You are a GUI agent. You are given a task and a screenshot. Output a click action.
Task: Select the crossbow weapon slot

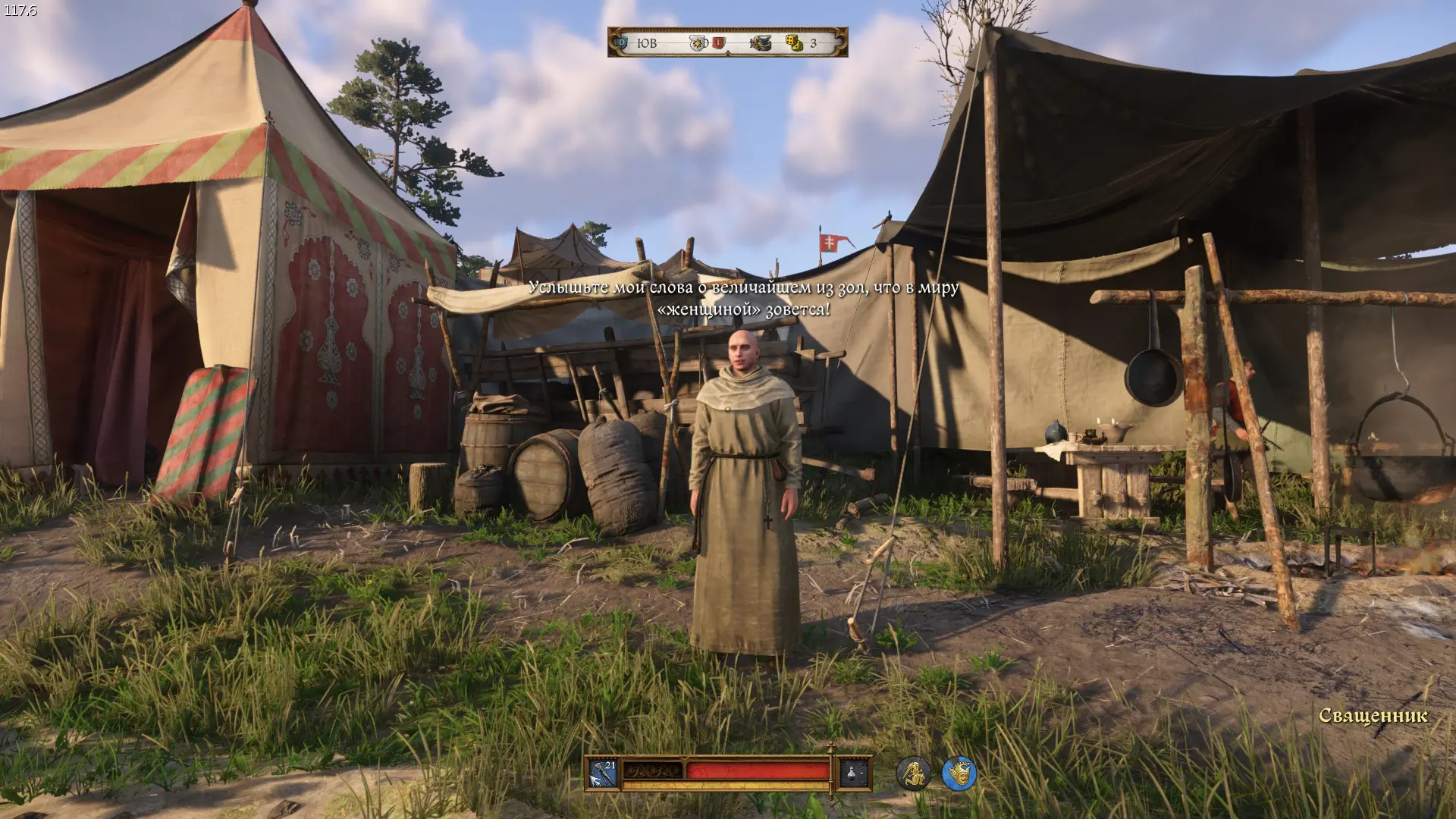pos(604,773)
